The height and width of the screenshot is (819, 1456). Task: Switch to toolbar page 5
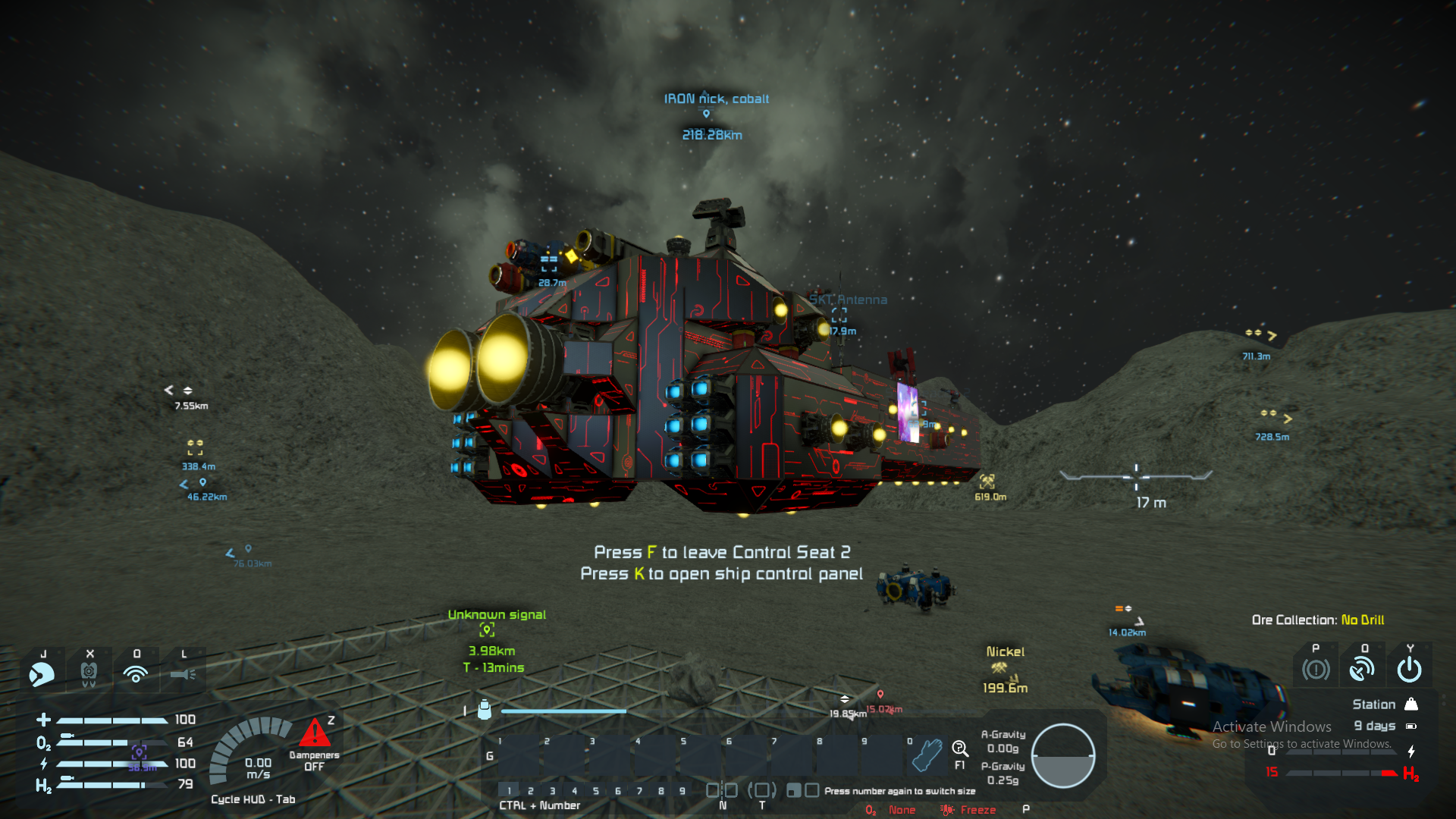pos(596,791)
